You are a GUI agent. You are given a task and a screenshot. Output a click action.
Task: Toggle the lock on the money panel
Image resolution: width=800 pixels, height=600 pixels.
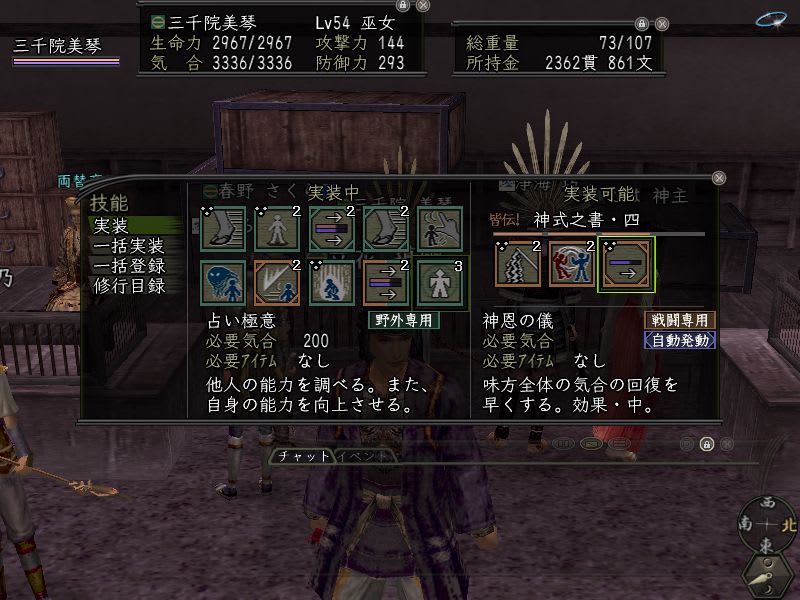(640, 21)
